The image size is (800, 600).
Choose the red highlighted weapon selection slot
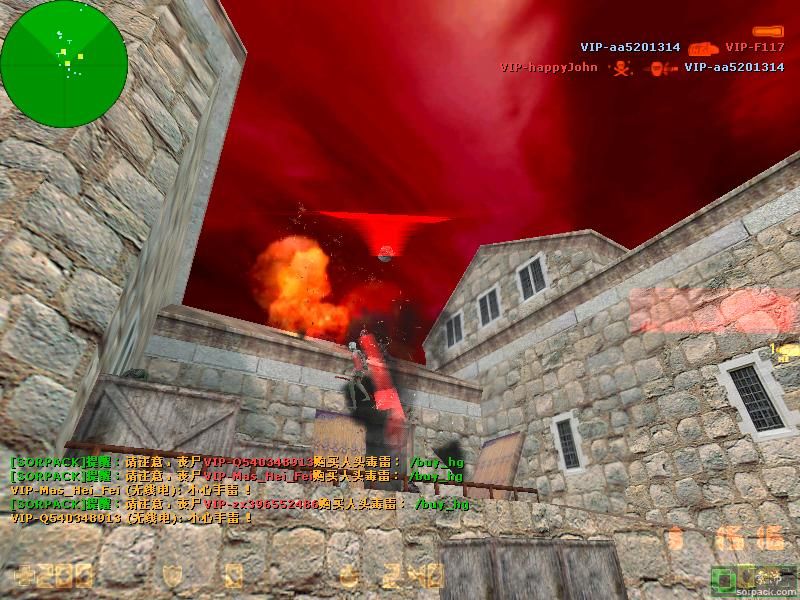(x=714, y=308)
